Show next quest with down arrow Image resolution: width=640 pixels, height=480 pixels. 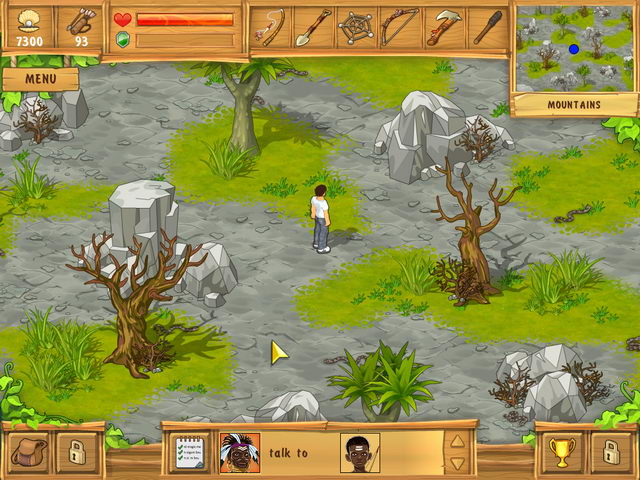pos(457,463)
